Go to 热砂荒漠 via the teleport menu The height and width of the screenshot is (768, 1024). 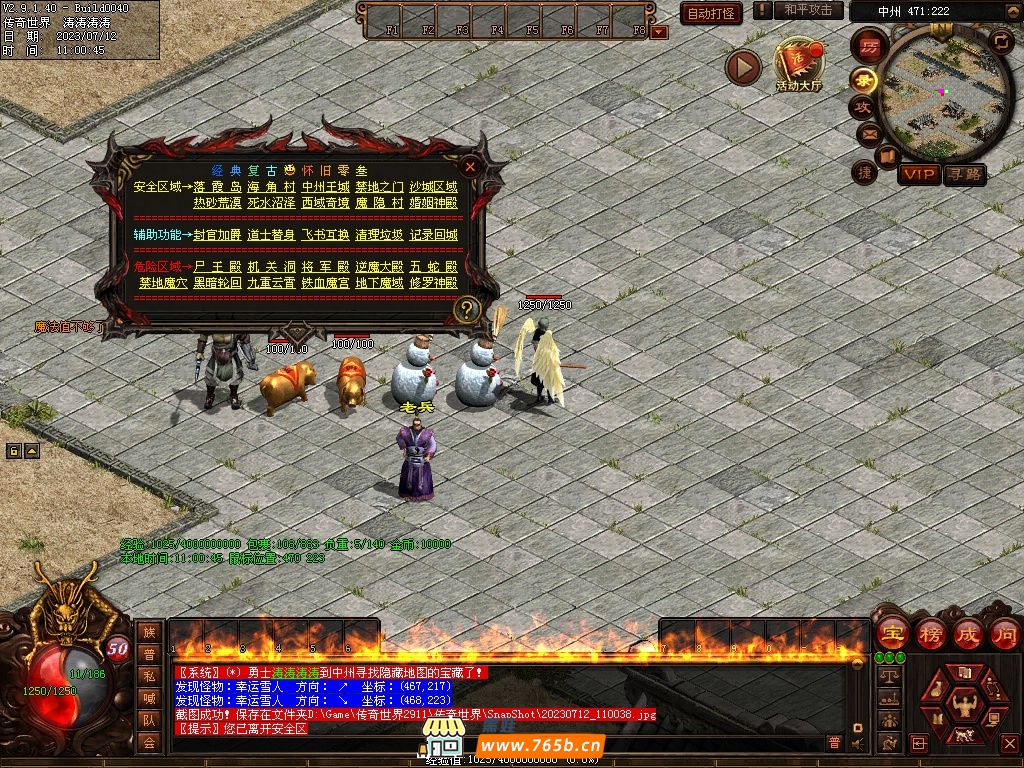coord(217,203)
